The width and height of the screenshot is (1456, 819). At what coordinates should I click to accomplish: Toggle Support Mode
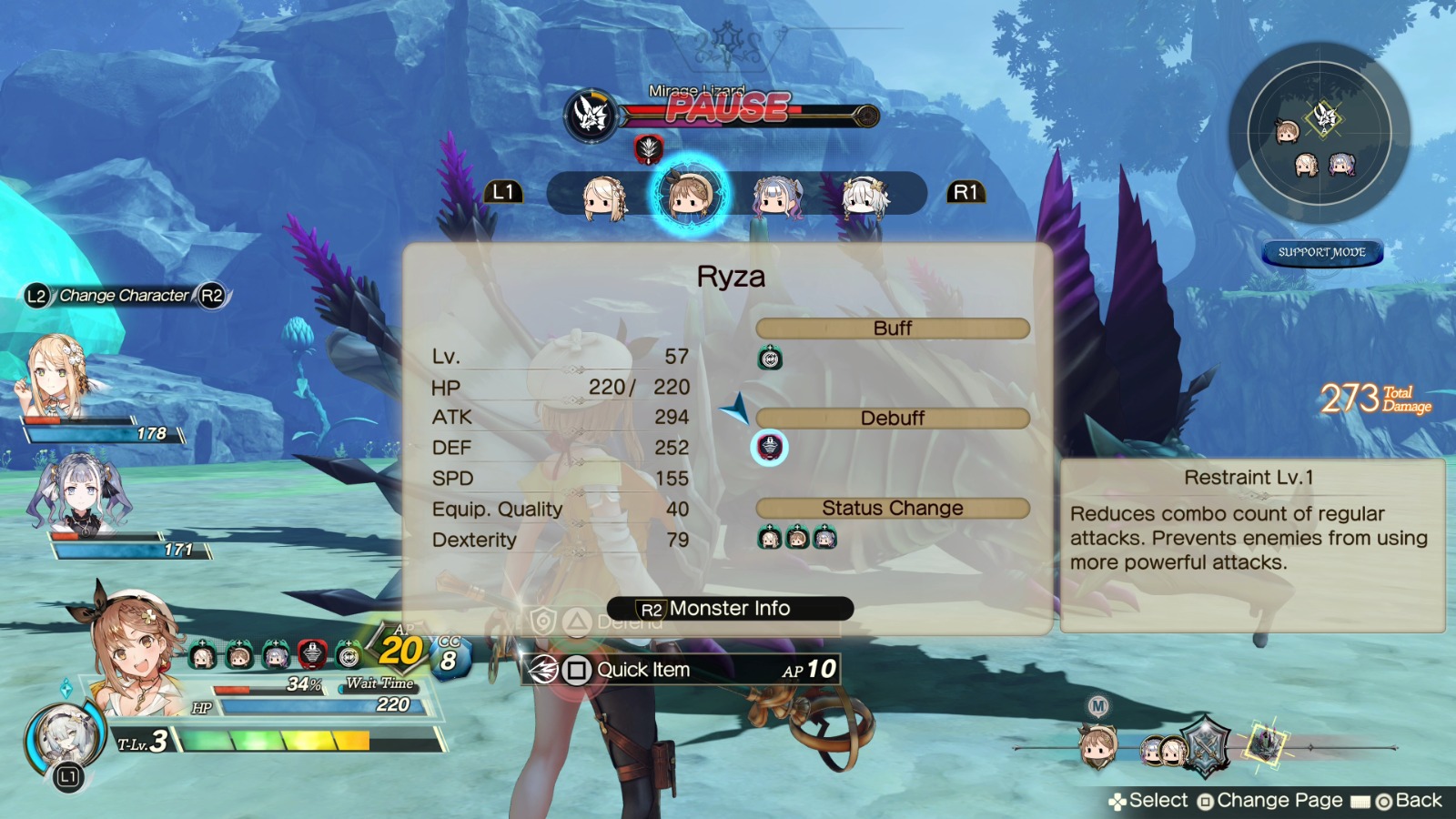pos(1321,252)
